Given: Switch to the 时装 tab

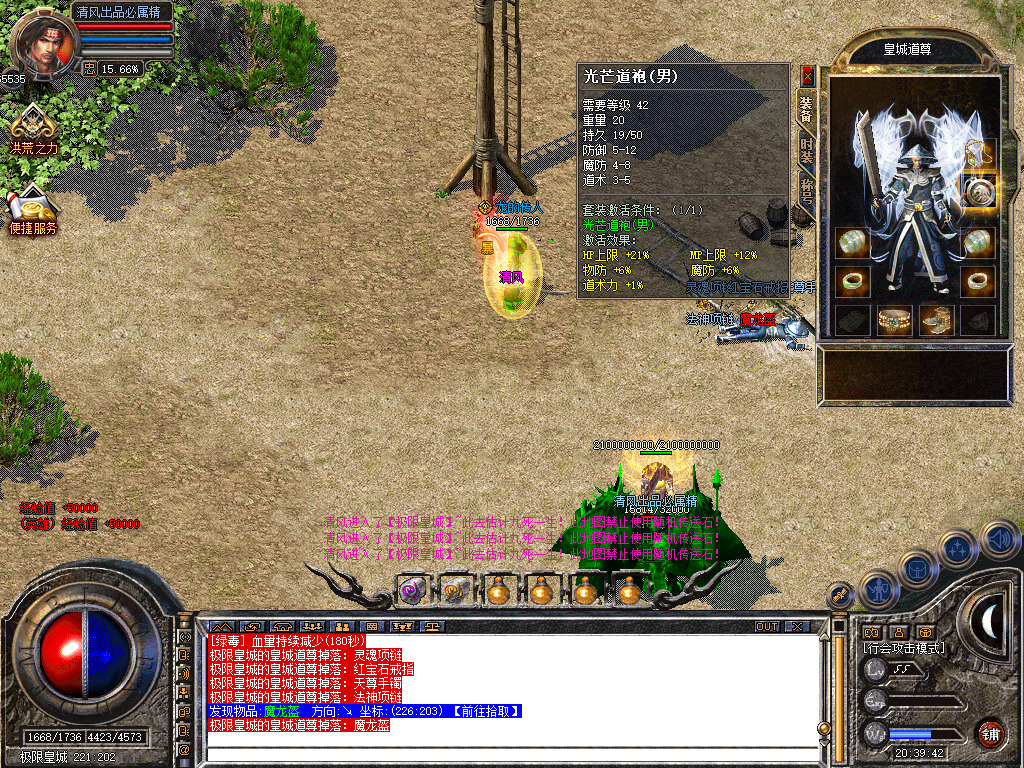Looking at the screenshot, I should (806, 151).
